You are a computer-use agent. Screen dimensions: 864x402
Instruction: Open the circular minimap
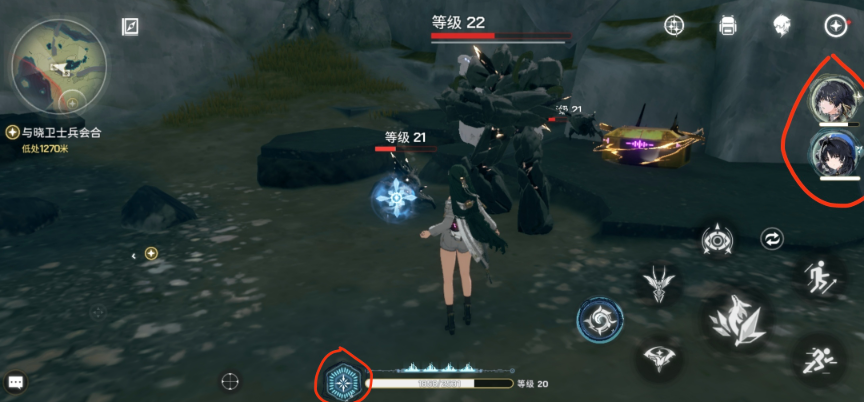pyautogui.click(x=58, y=66)
